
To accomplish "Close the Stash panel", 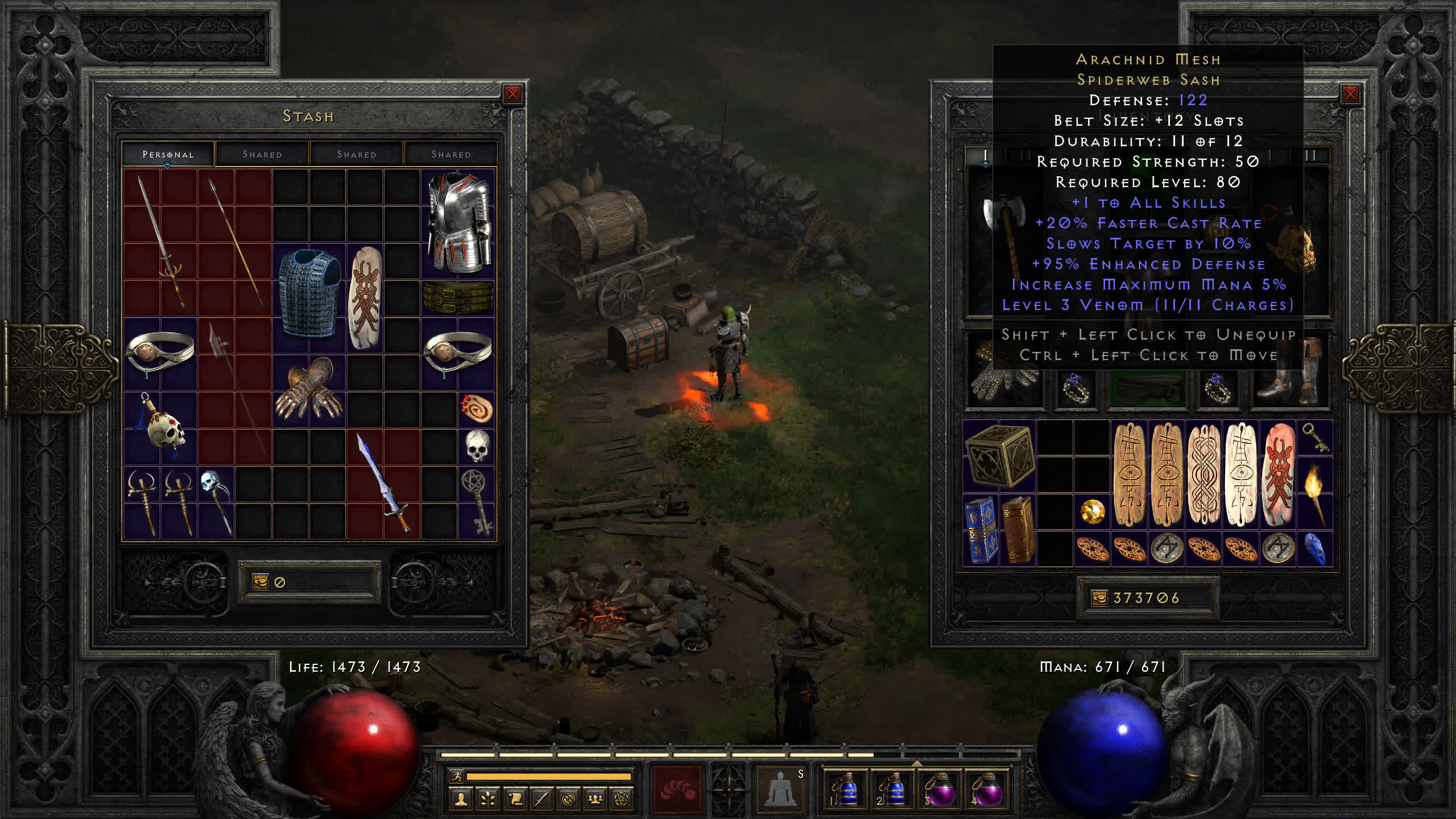I will click(x=512, y=94).
